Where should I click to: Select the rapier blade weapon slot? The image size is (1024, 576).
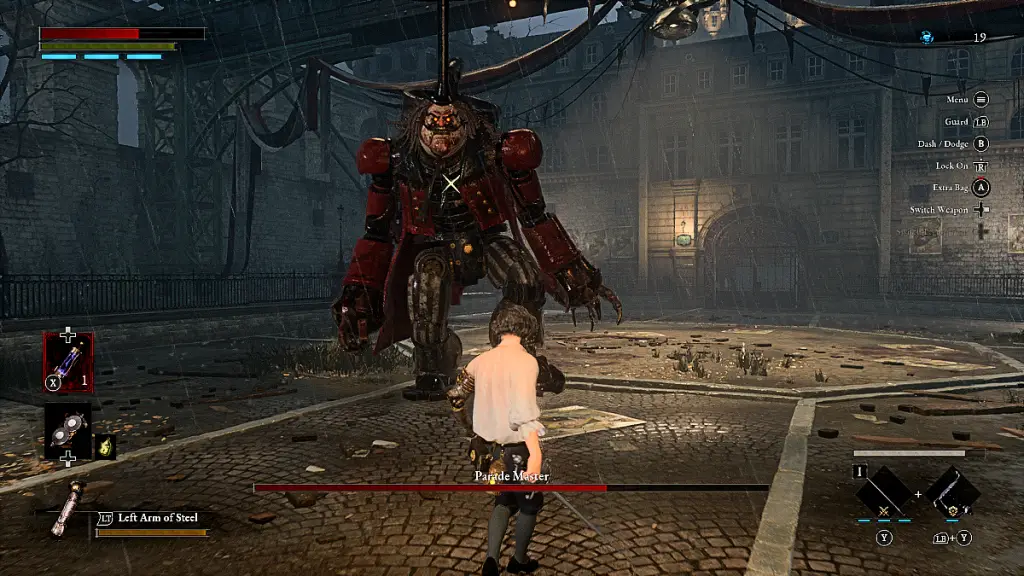click(x=884, y=492)
